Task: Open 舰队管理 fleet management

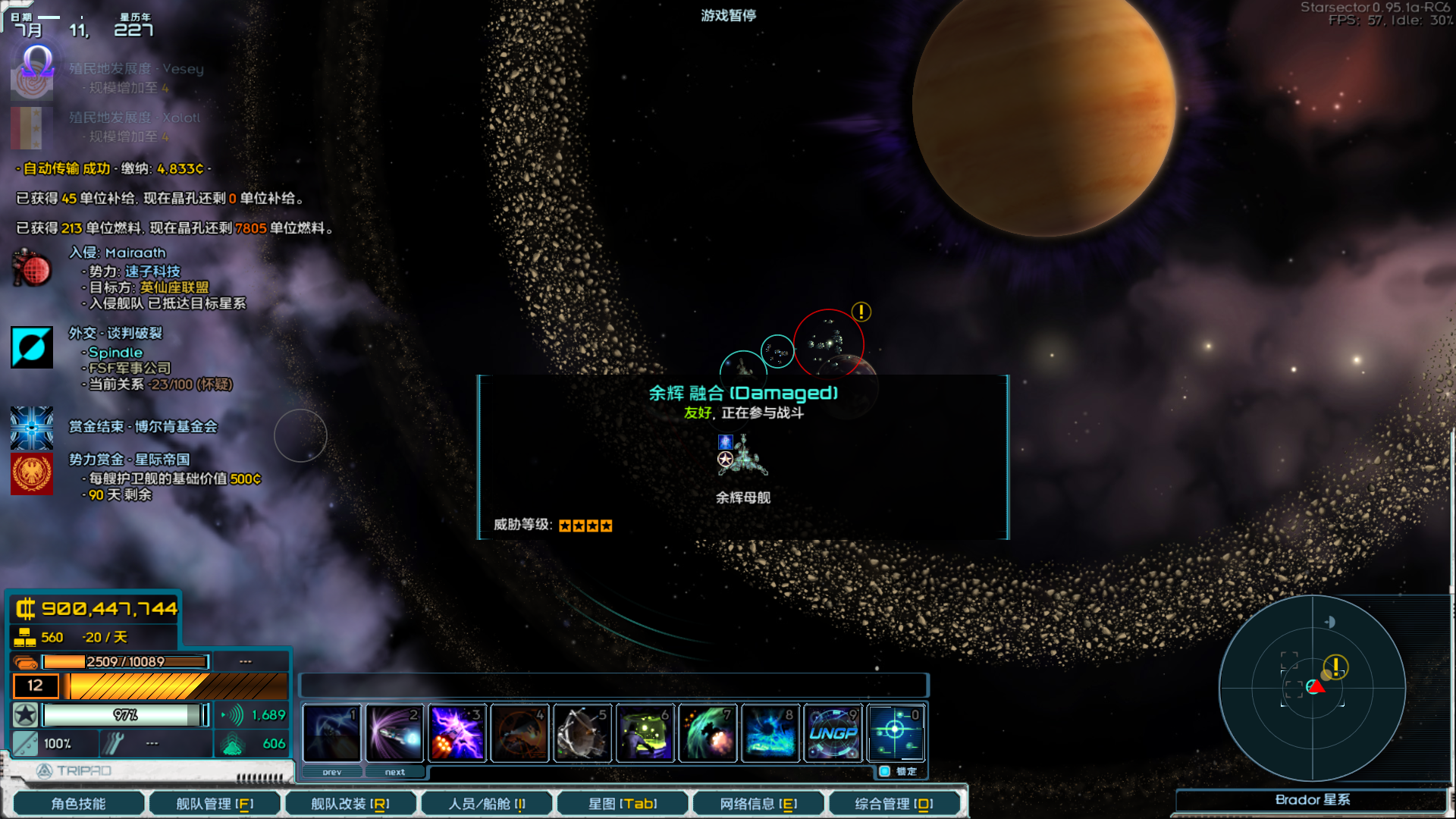Action: 215,803
